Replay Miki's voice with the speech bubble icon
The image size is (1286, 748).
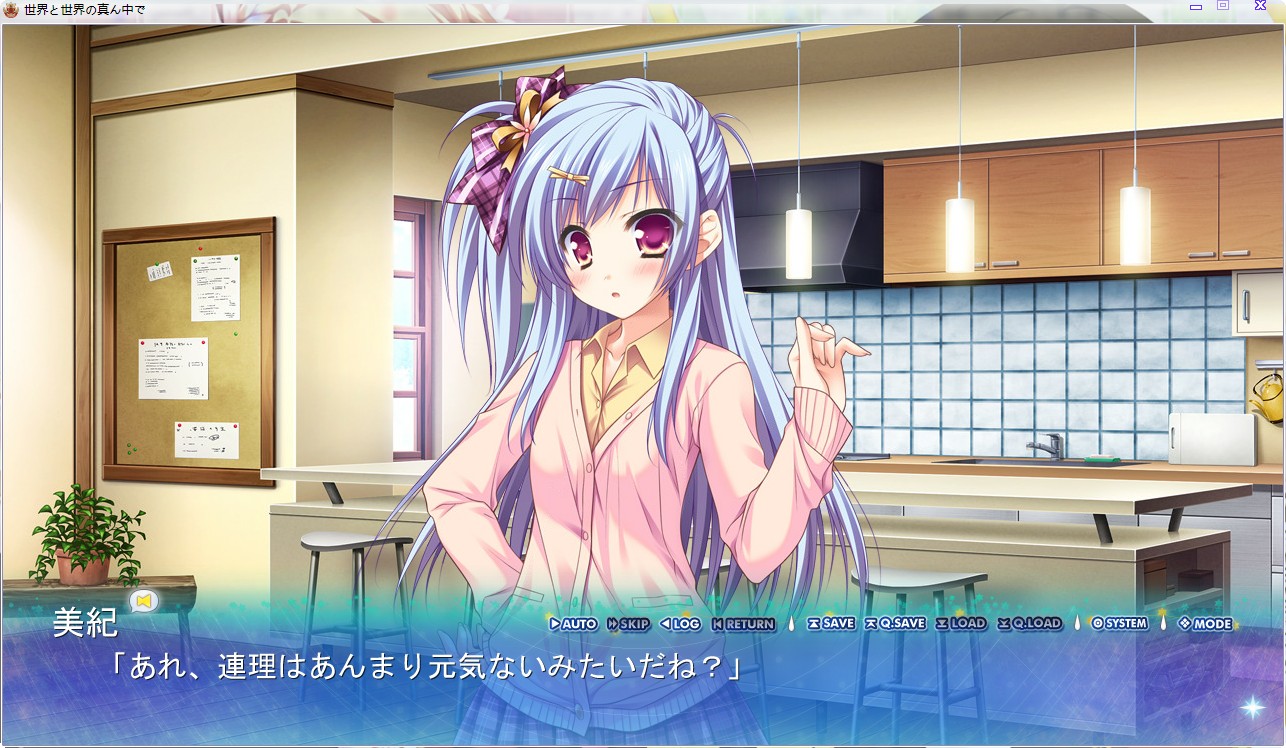(146, 601)
